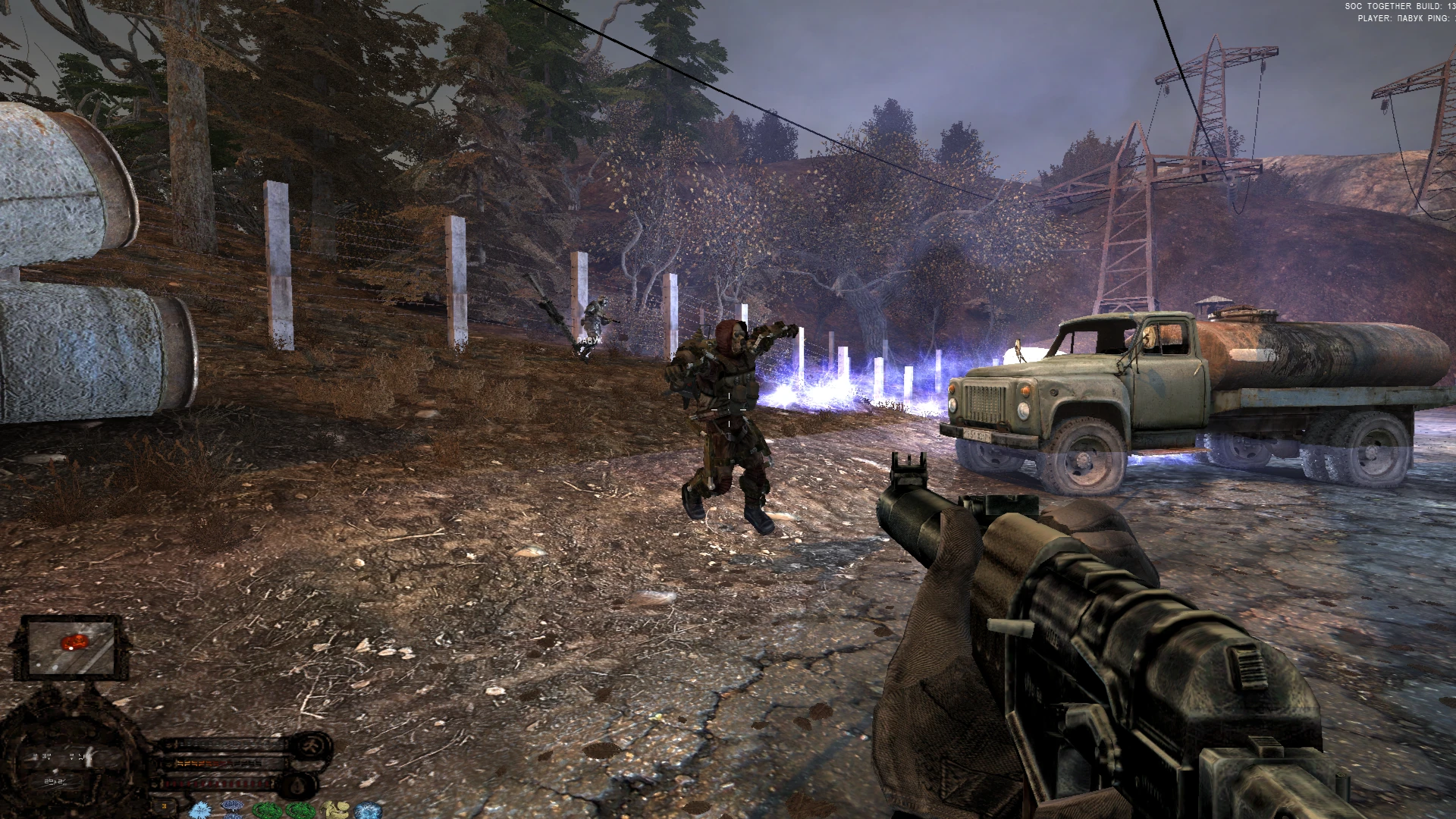1456x819 pixels.
Task: Click the white player dot inside the minimap
Action: [x=71, y=650]
